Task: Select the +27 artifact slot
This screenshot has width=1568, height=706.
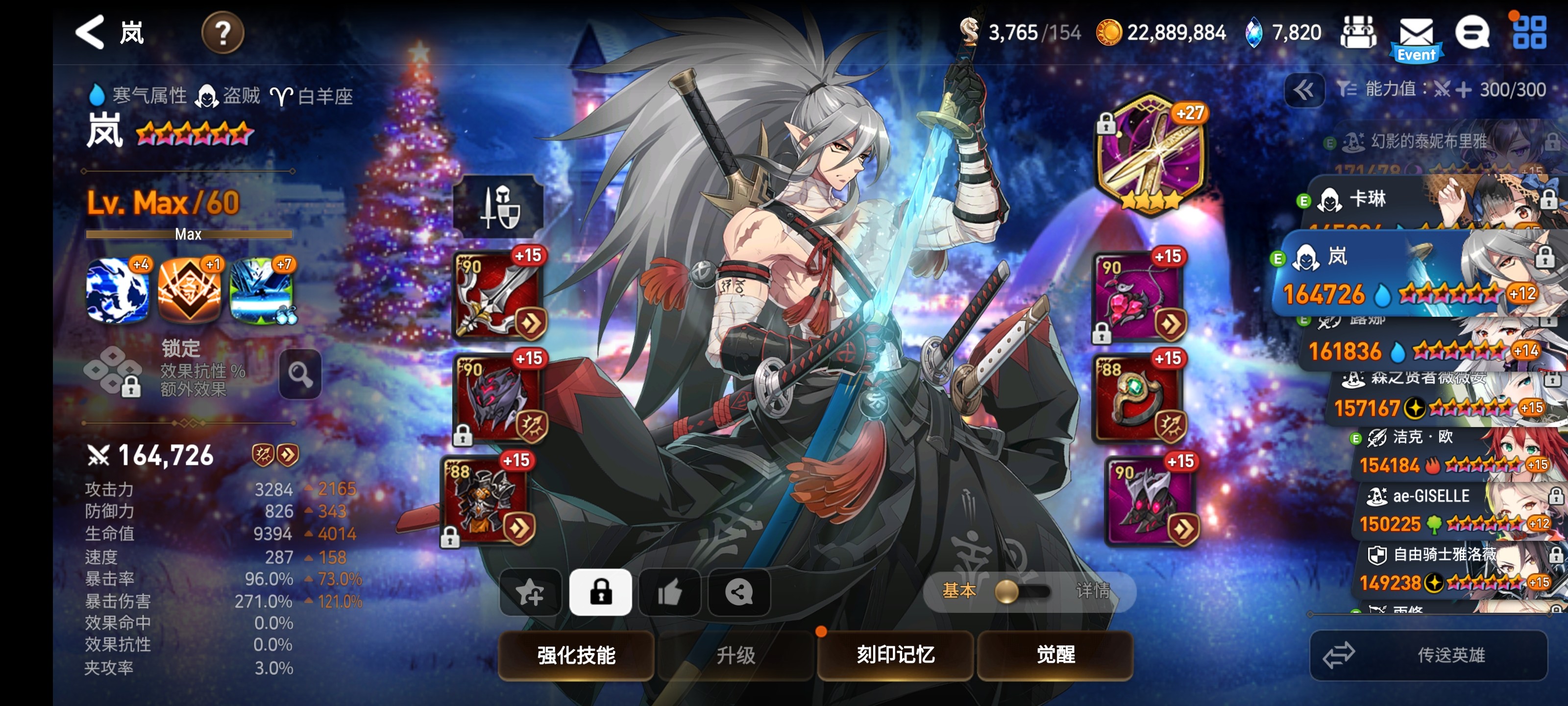Action: (x=1150, y=155)
